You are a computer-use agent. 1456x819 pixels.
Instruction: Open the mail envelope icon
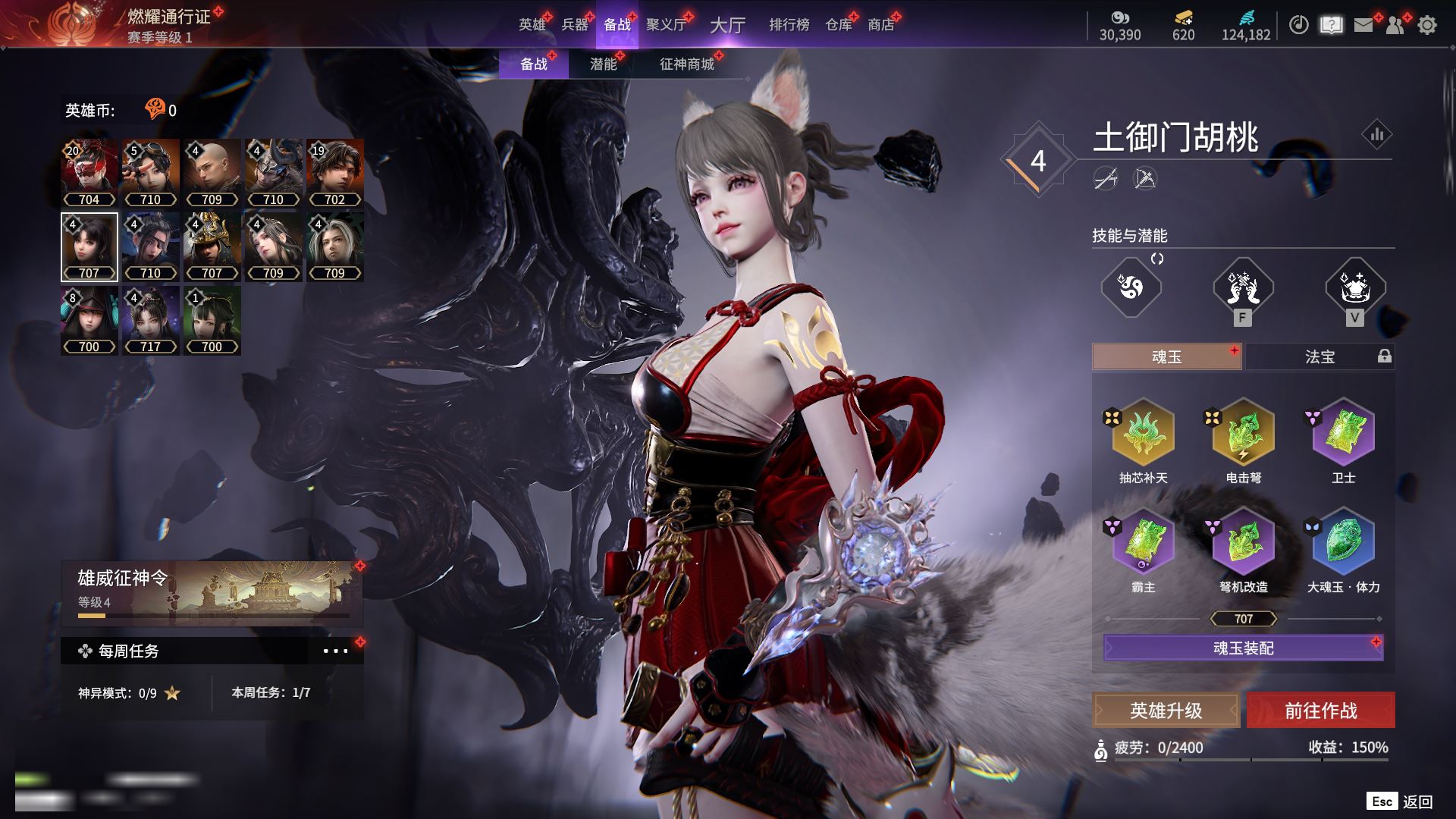(x=1363, y=25)
